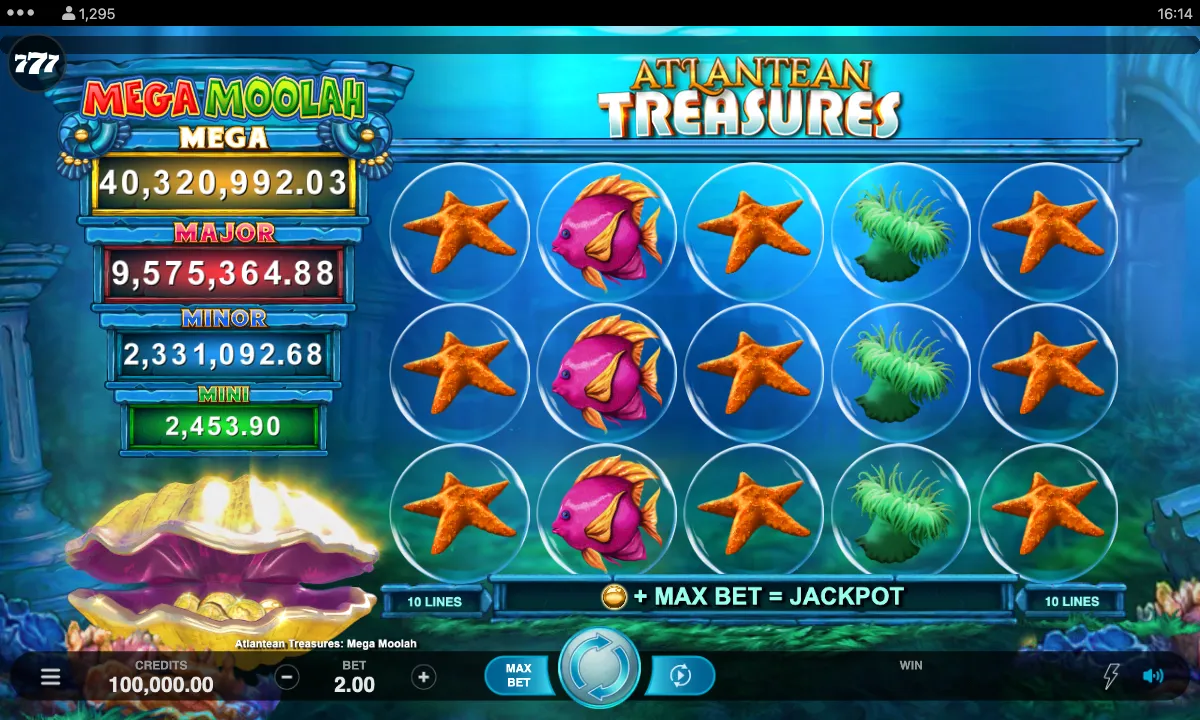
Task: Mute the game sound speaker icon
Action: (x=1152, y=676)
